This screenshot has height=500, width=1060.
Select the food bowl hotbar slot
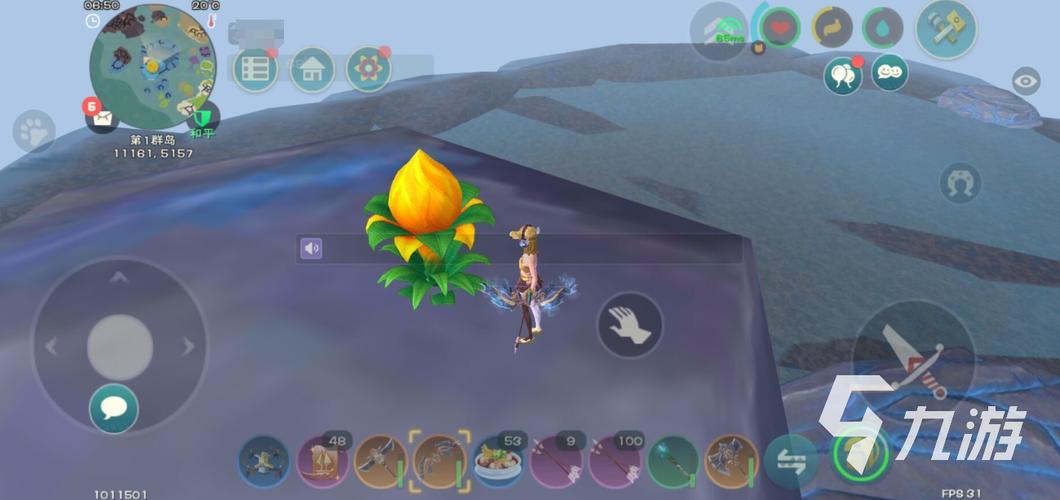(x=497, y=461)
